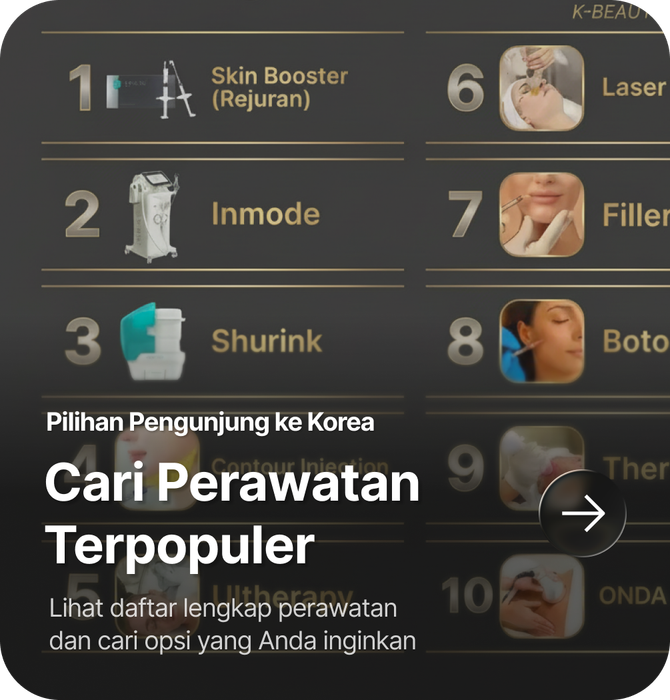Open the Cari Perawatan Terpopuler heading

tap(232, 515)
